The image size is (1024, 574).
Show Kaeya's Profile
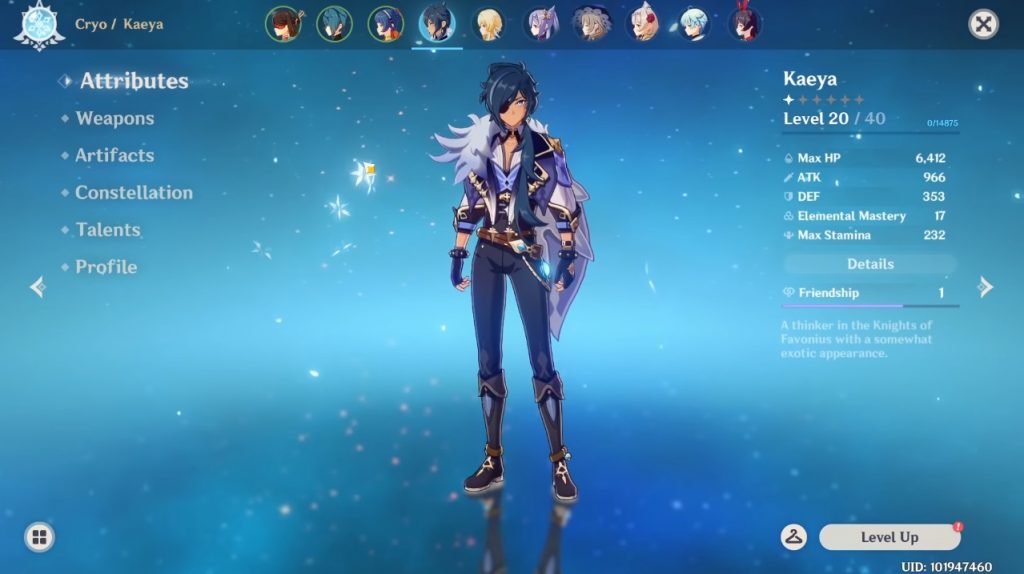tap(106, 267)
